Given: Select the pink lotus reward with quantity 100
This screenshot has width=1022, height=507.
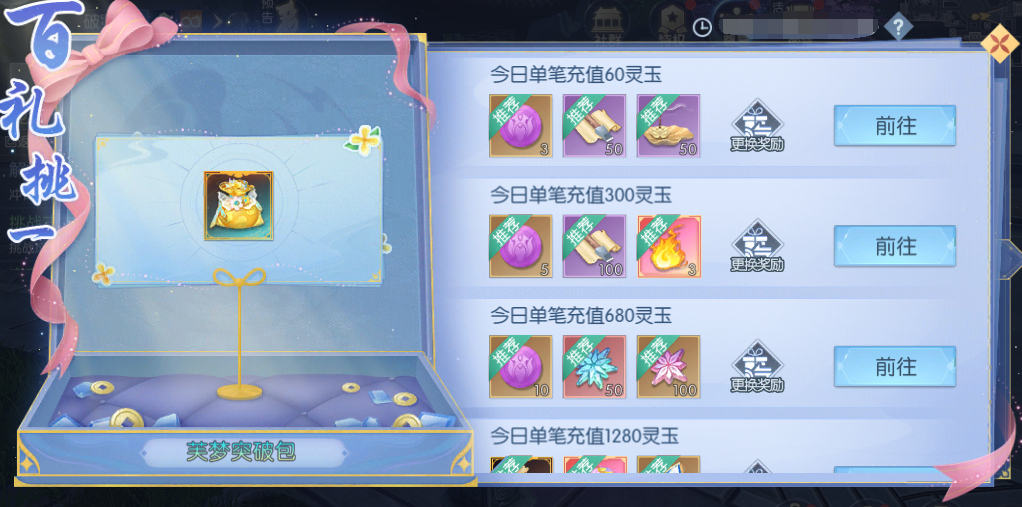Looking at the screenshot, I should 669,367.
